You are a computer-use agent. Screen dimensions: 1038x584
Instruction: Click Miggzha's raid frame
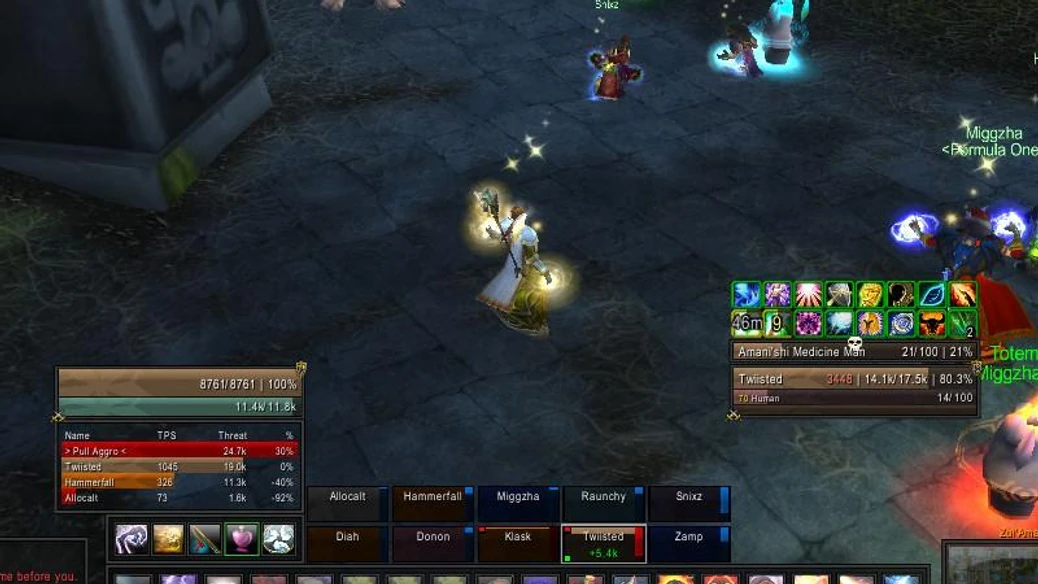[517, 503]
